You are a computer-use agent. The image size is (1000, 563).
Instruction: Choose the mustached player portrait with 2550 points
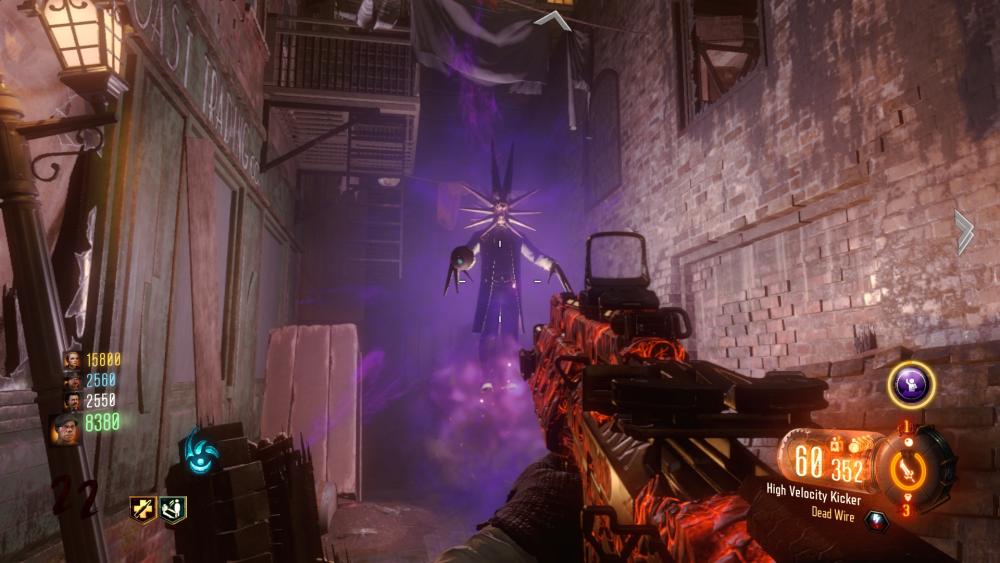(x=72, y=401)
